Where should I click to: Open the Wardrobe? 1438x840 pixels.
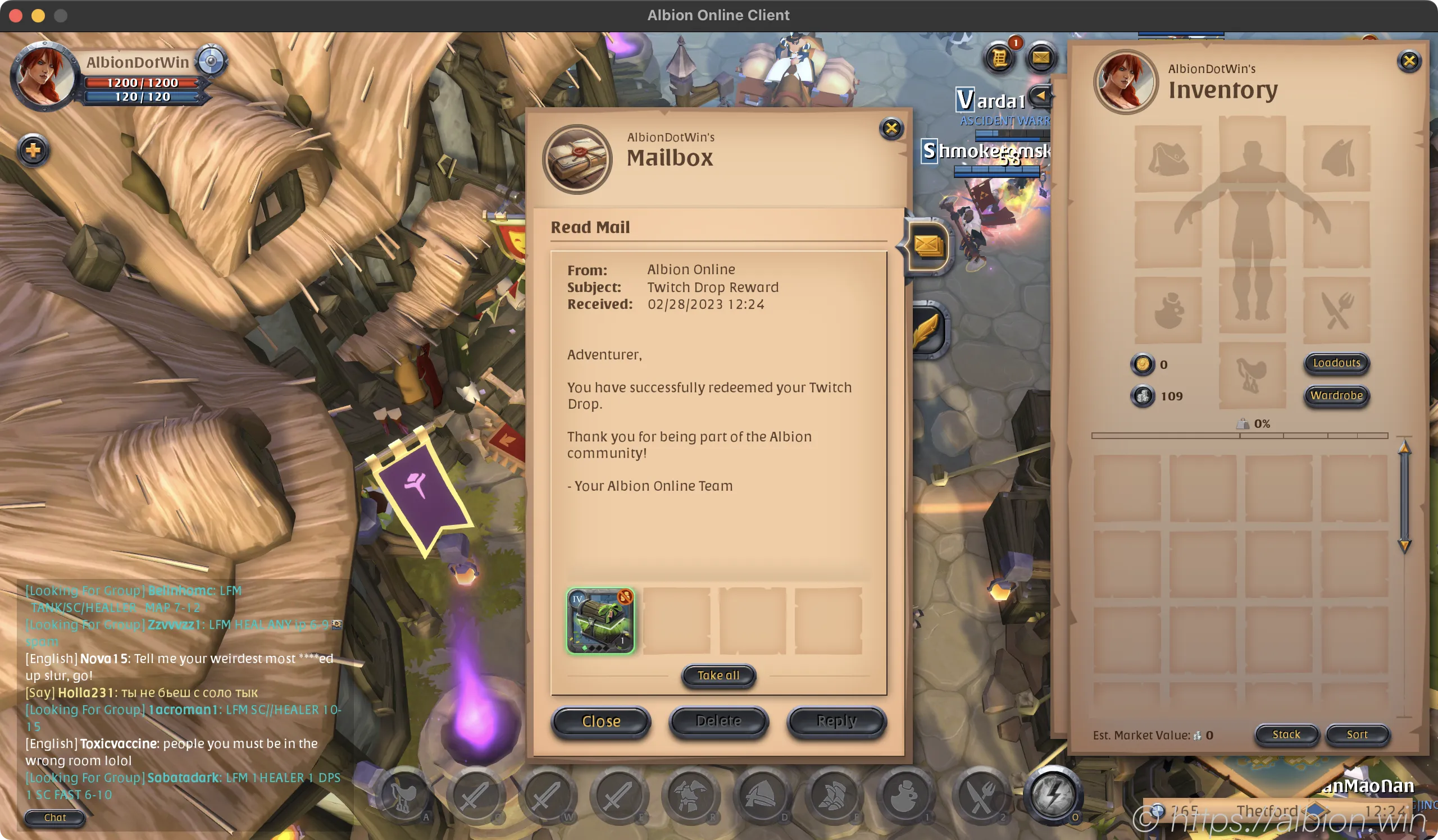(x=1336, y=395)
